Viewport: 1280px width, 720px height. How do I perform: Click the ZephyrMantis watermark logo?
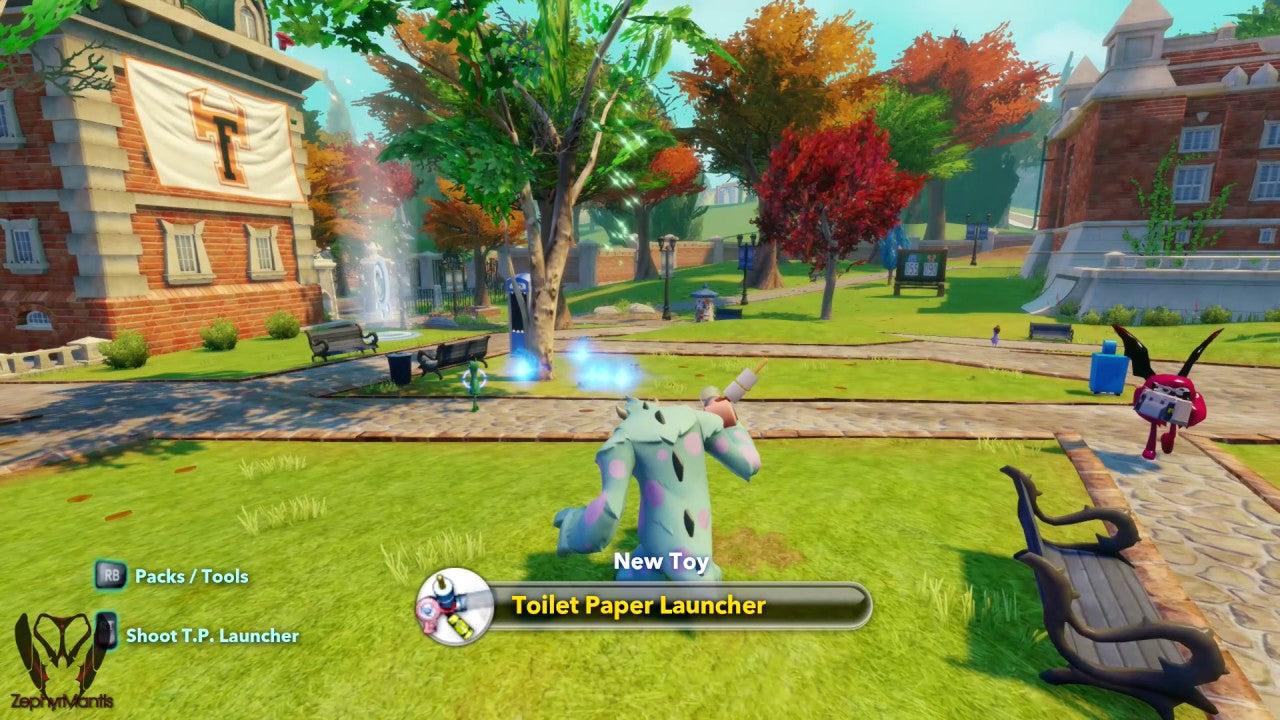tap(62, 660)
